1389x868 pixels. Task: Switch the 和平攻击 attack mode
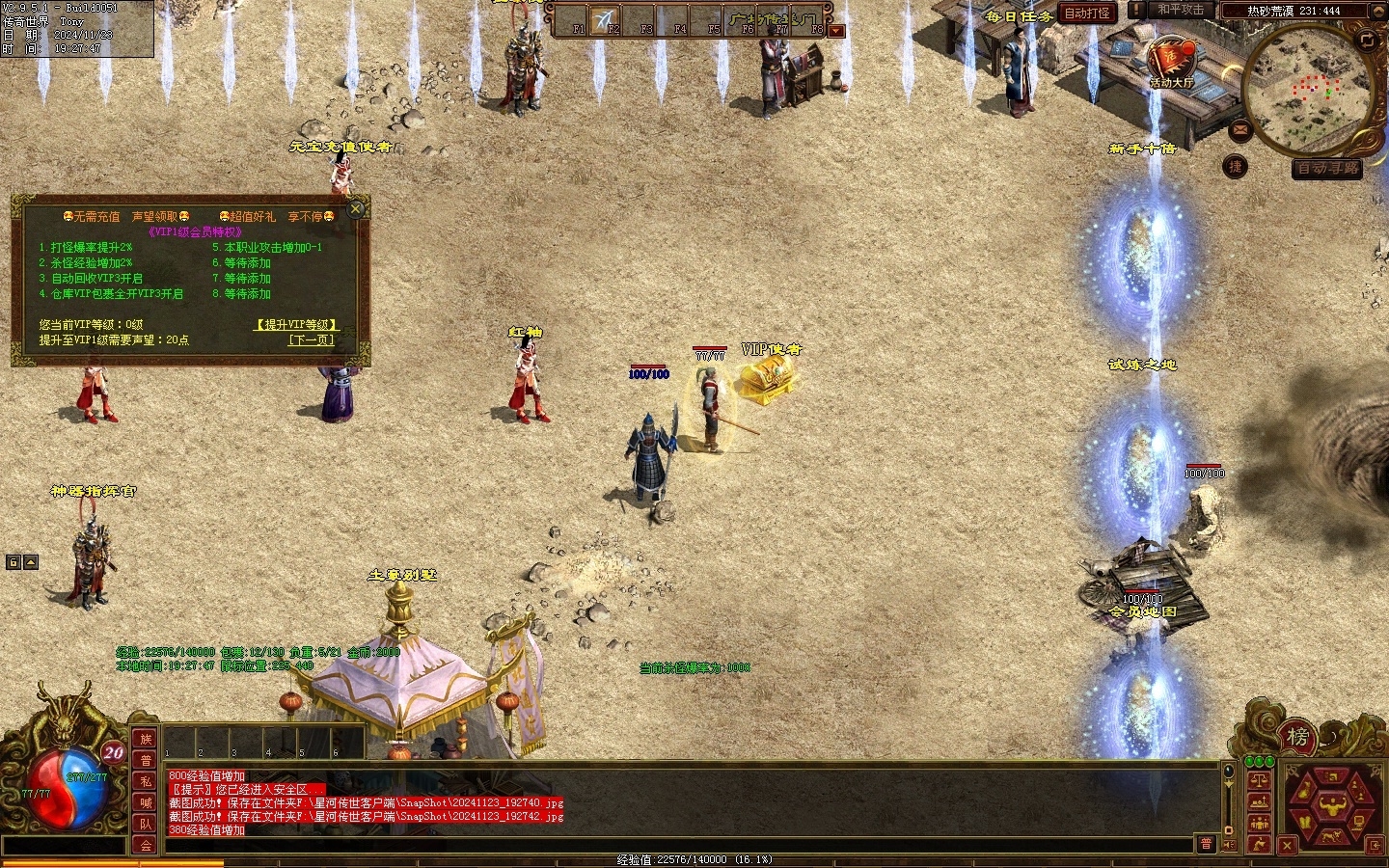click(1180, 10)
